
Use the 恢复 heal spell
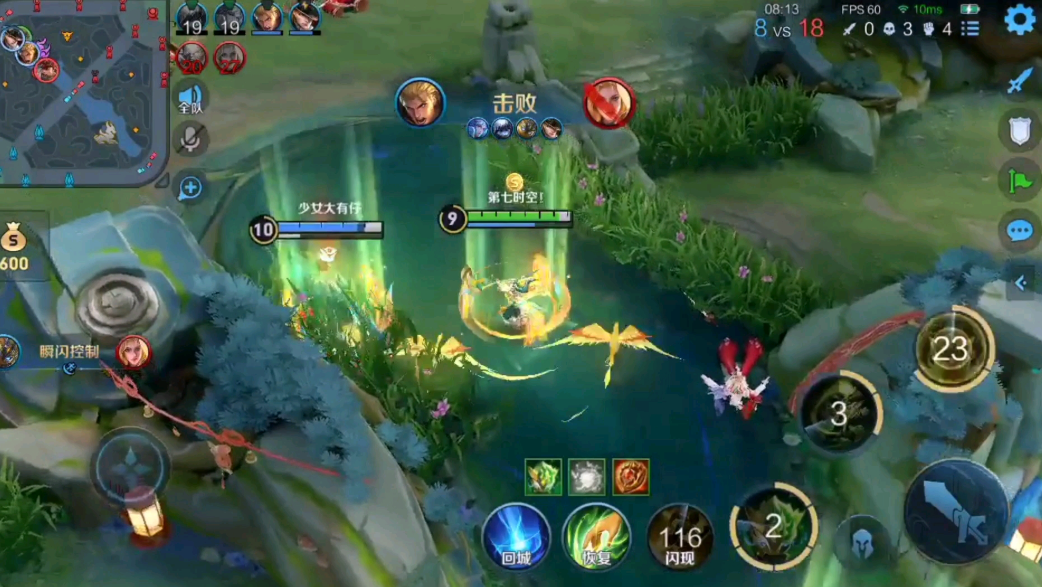tap(596, 537)
